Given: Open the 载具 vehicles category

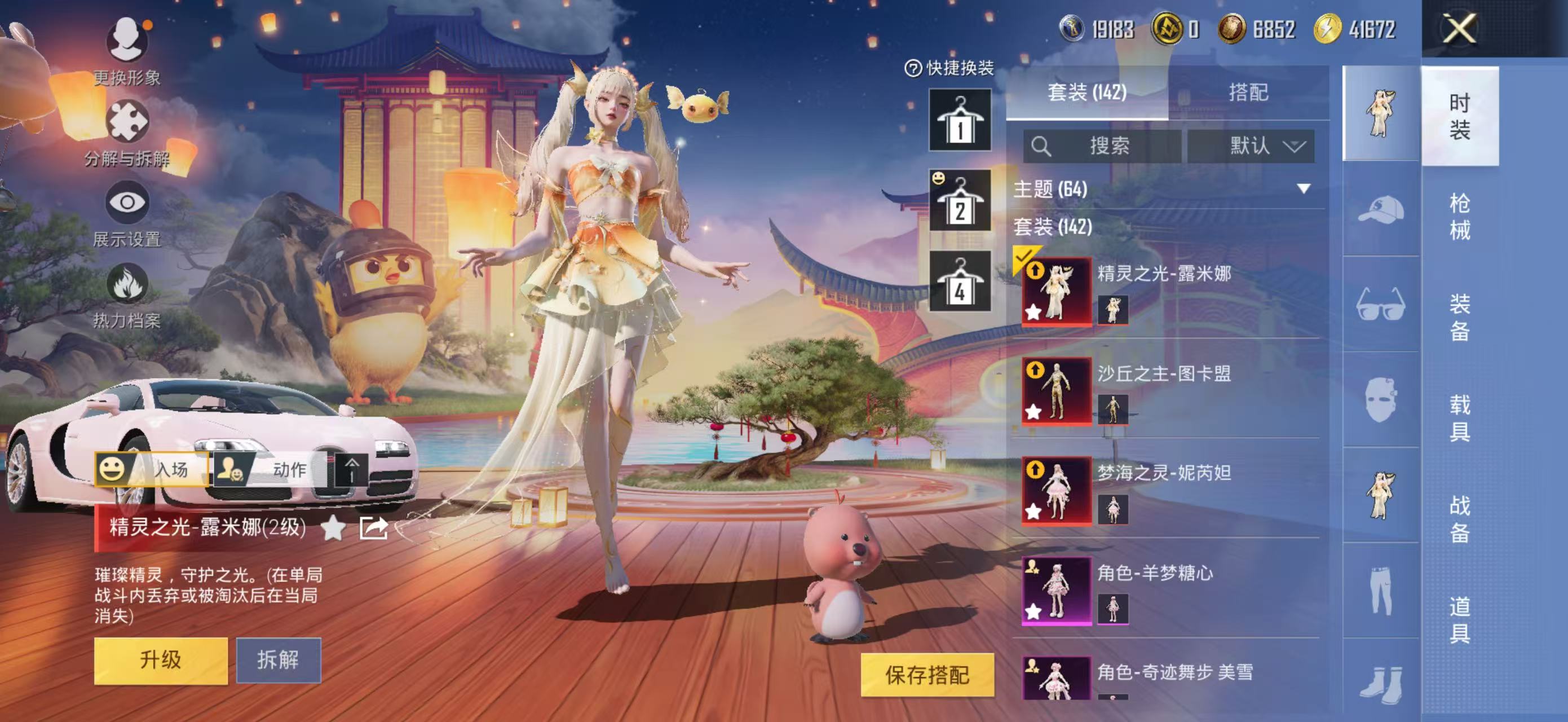Looking at the screenshot, I should [x=1460, y=417].
